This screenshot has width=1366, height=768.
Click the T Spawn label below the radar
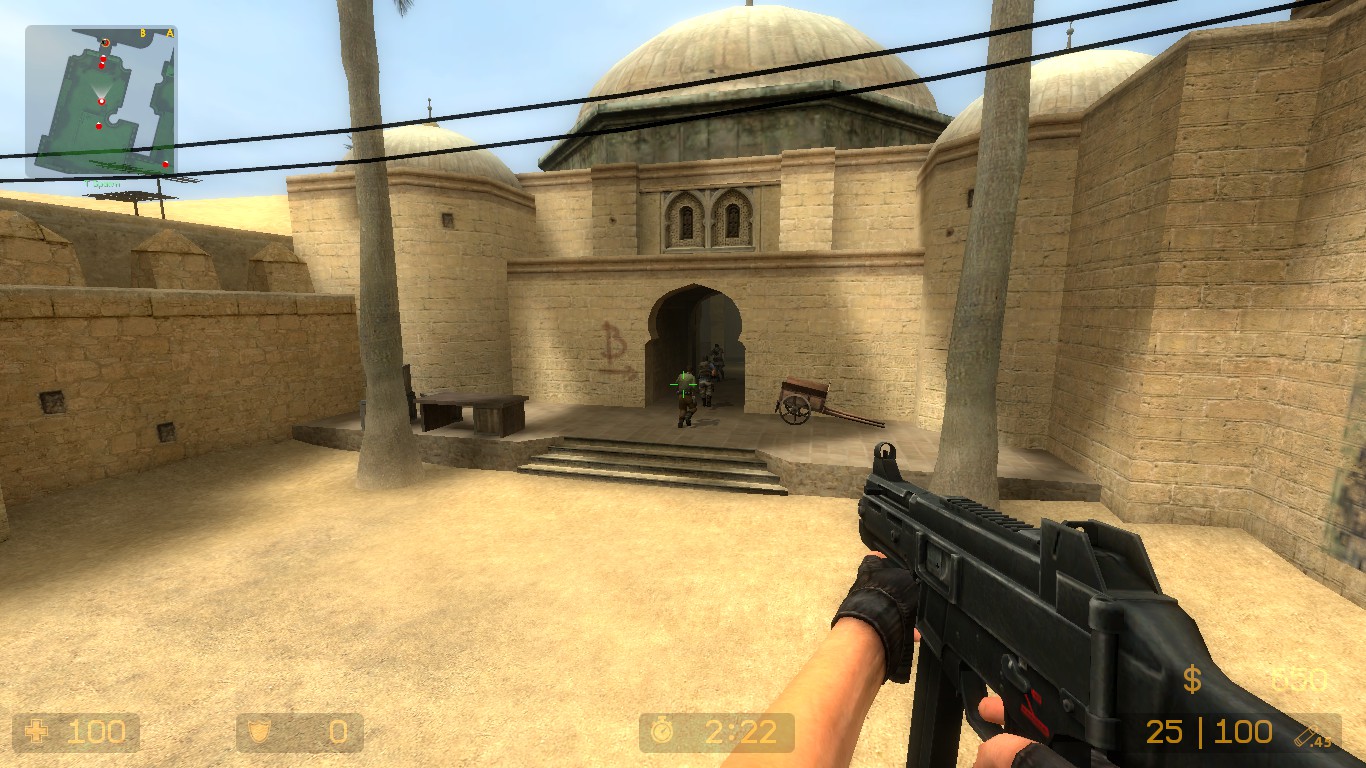point(102,183)
